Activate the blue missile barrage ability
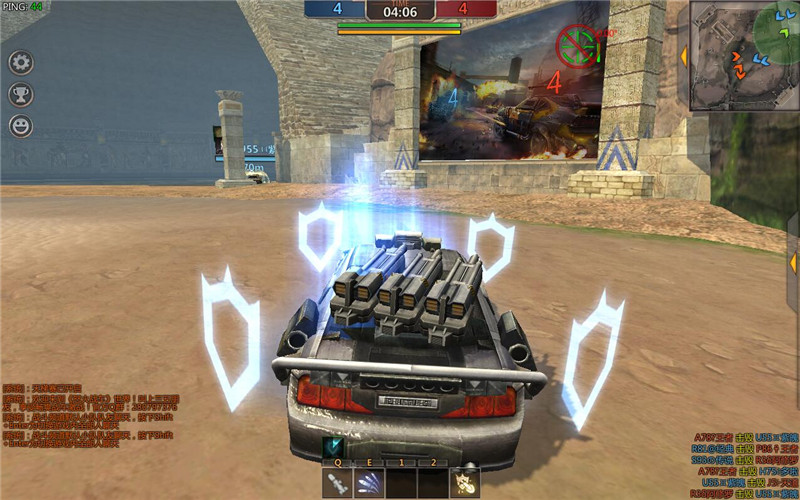The image size is (800, 500). (x=369, y=484)
